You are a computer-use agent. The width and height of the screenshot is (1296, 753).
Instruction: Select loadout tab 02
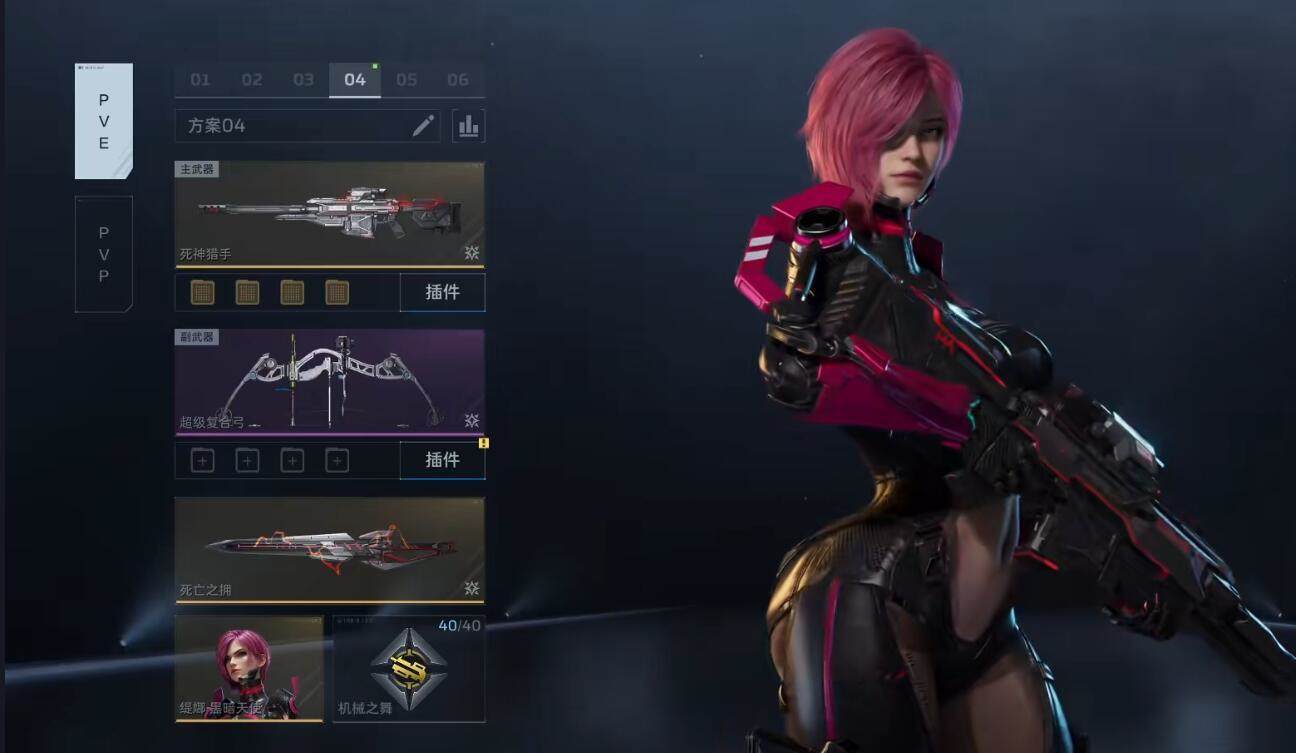[x=252, y=80]
